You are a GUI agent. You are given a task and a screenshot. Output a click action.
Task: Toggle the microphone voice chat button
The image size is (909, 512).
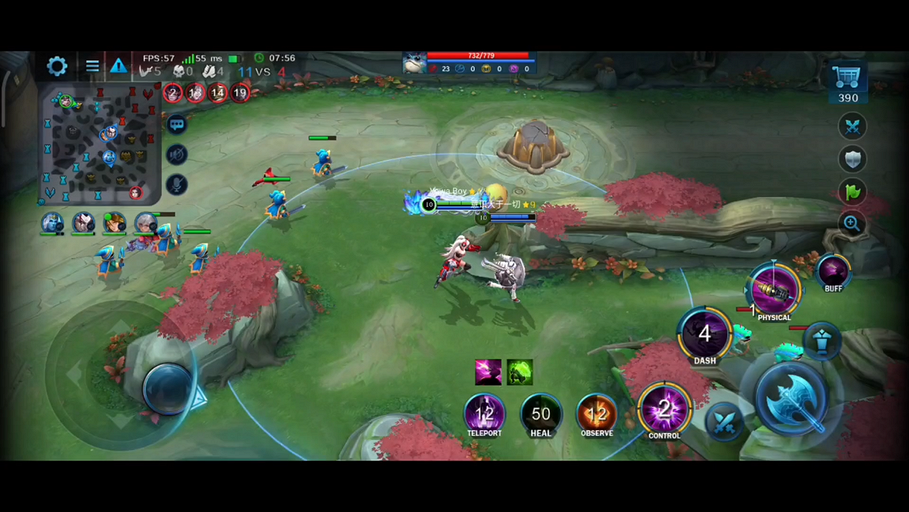coord(177,185)
